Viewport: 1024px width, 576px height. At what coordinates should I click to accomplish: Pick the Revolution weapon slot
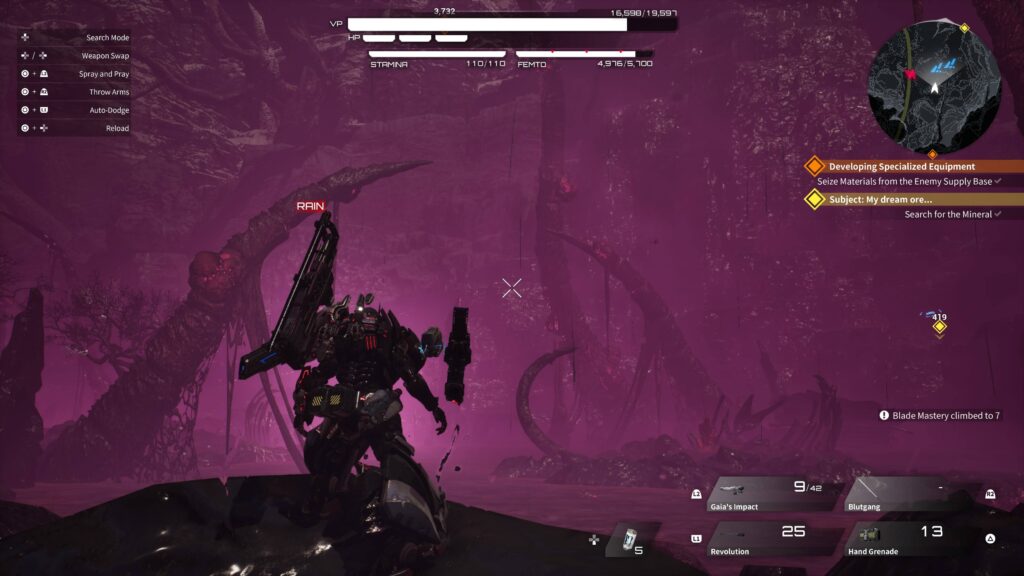[771, 539]
